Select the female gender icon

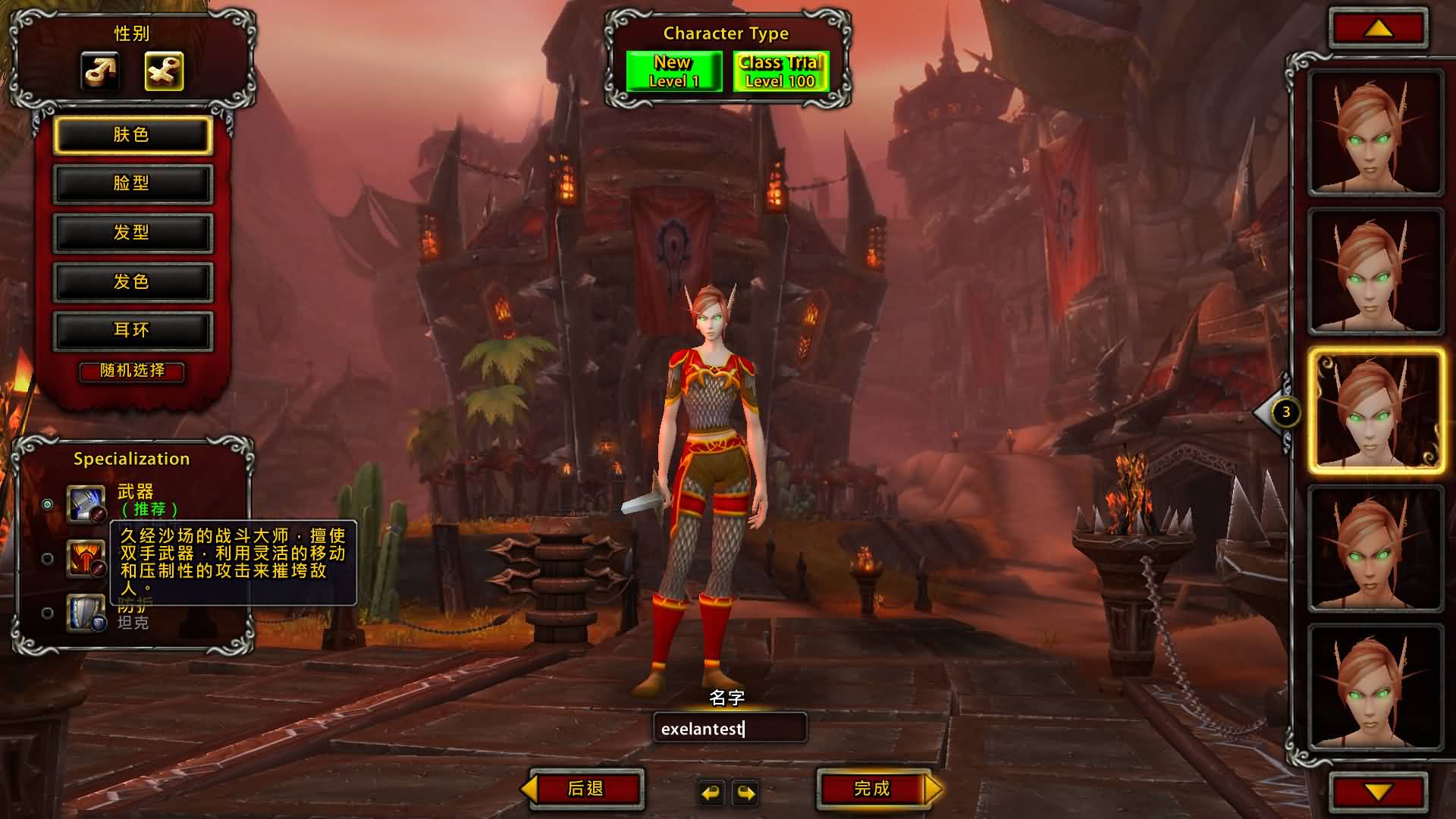(x=164, y=71)
